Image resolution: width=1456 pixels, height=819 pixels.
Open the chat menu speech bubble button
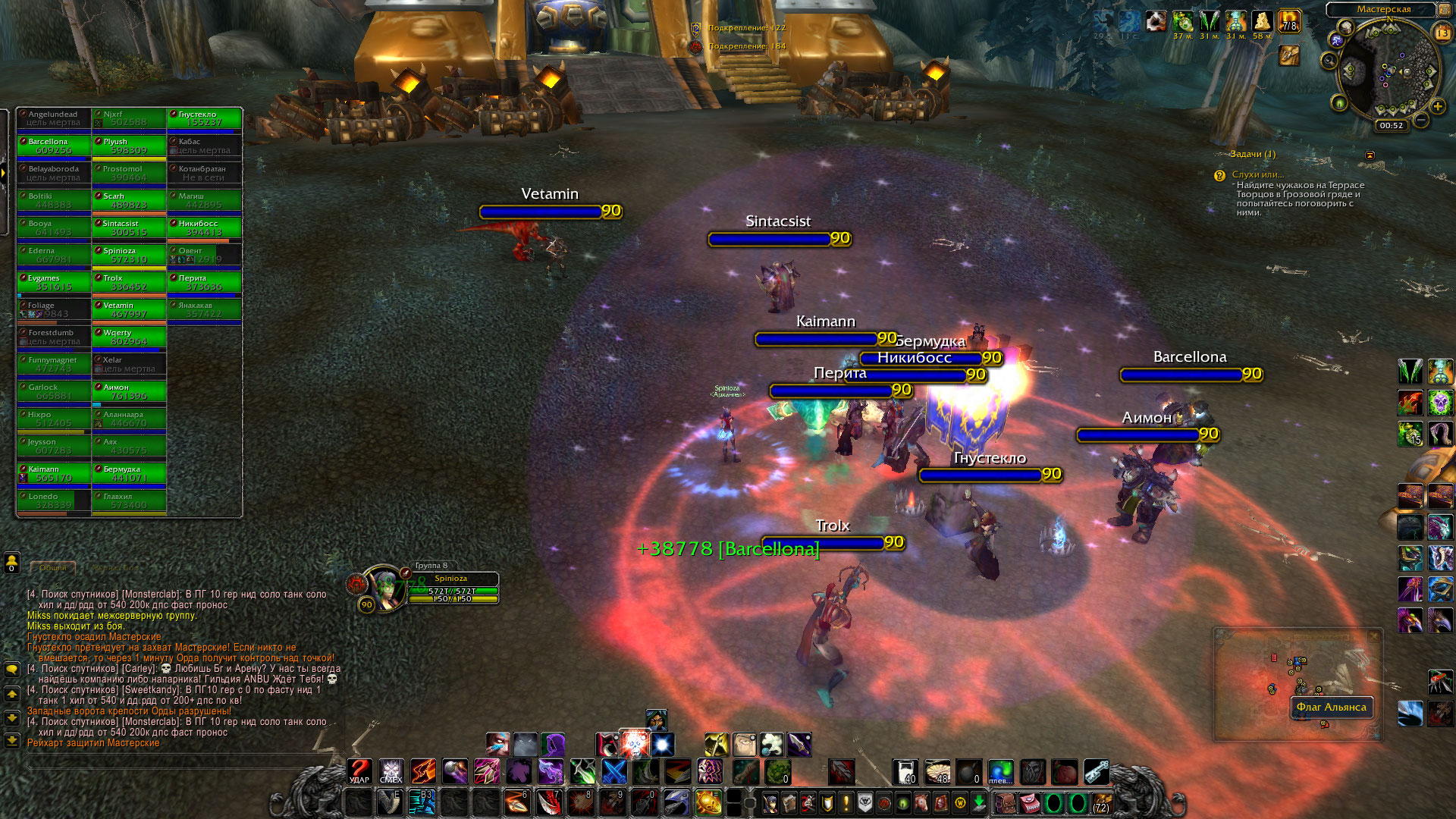[x=12, y=670]
